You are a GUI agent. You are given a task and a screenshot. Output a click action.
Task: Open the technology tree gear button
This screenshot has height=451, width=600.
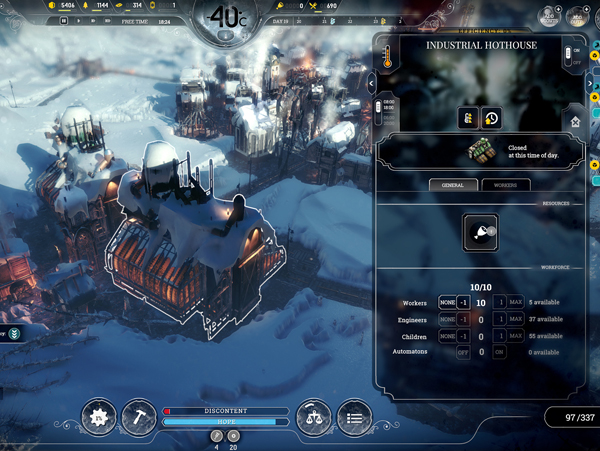click(x=99, y=416)
